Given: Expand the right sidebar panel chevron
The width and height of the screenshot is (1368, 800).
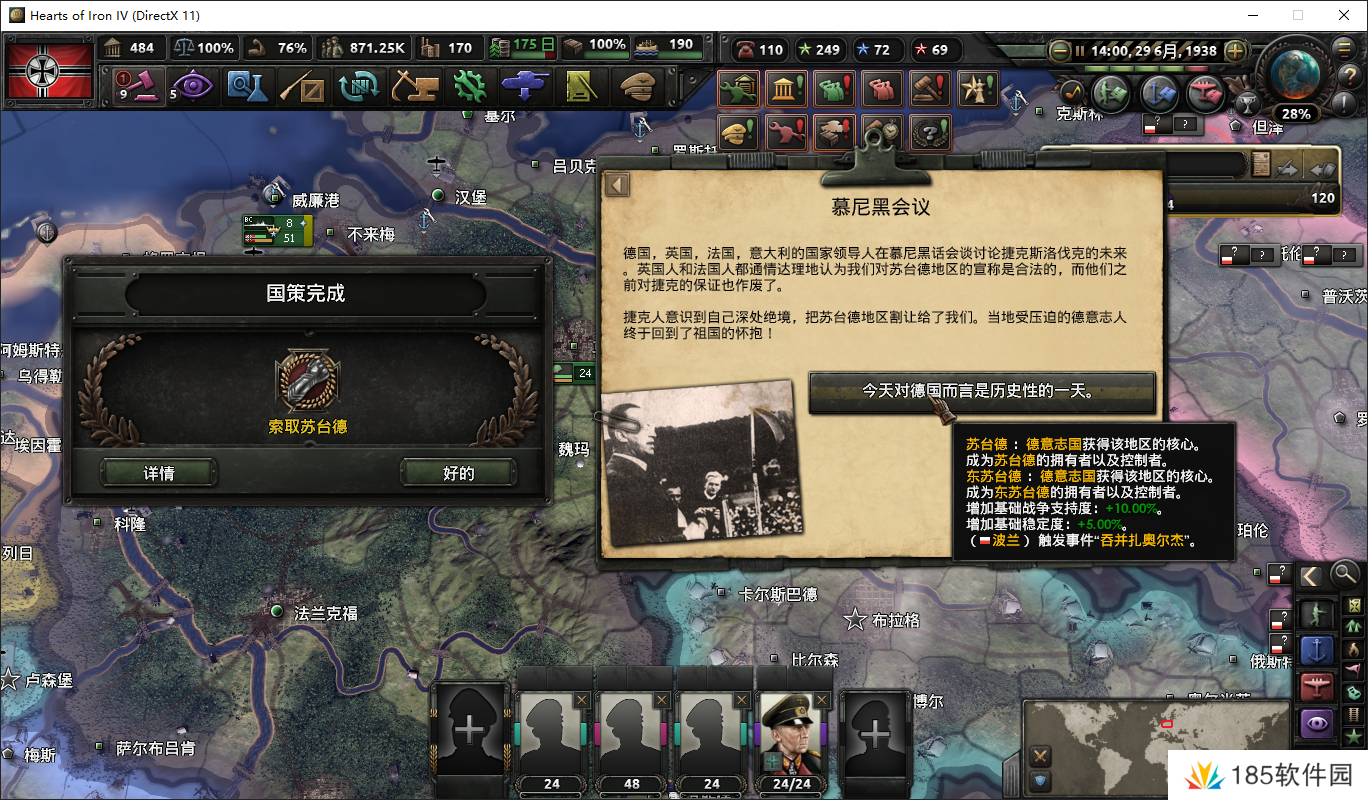Looking at the screenshot, I should 1312,574.
